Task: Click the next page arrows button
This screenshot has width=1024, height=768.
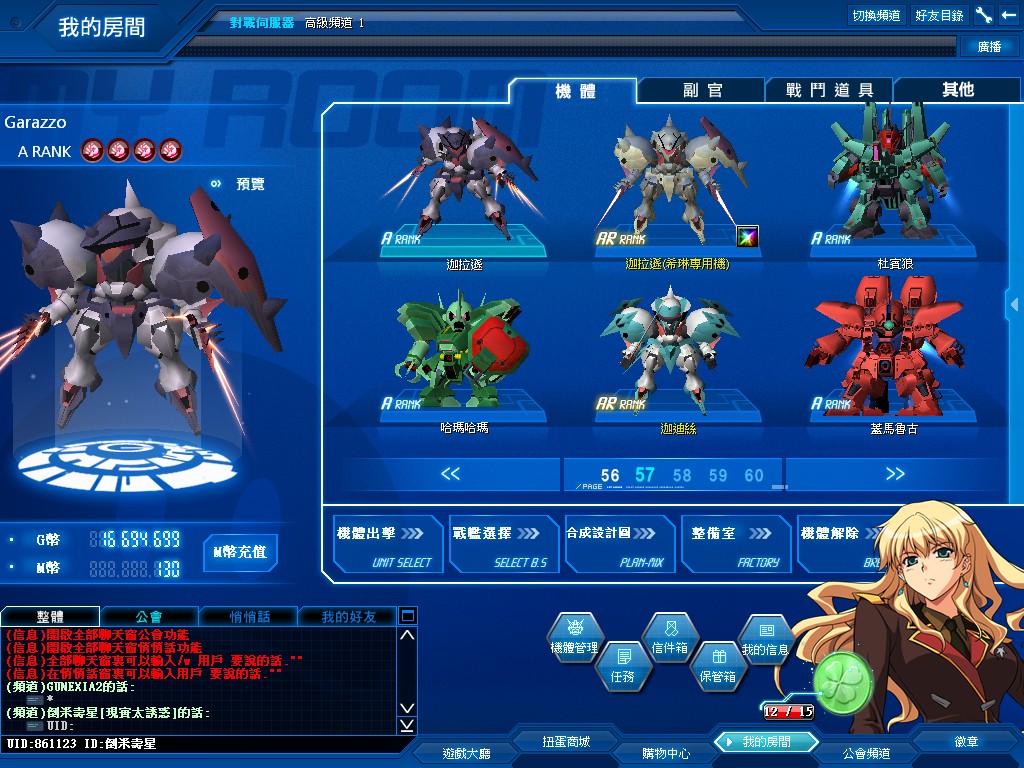Action: point(894,474)
